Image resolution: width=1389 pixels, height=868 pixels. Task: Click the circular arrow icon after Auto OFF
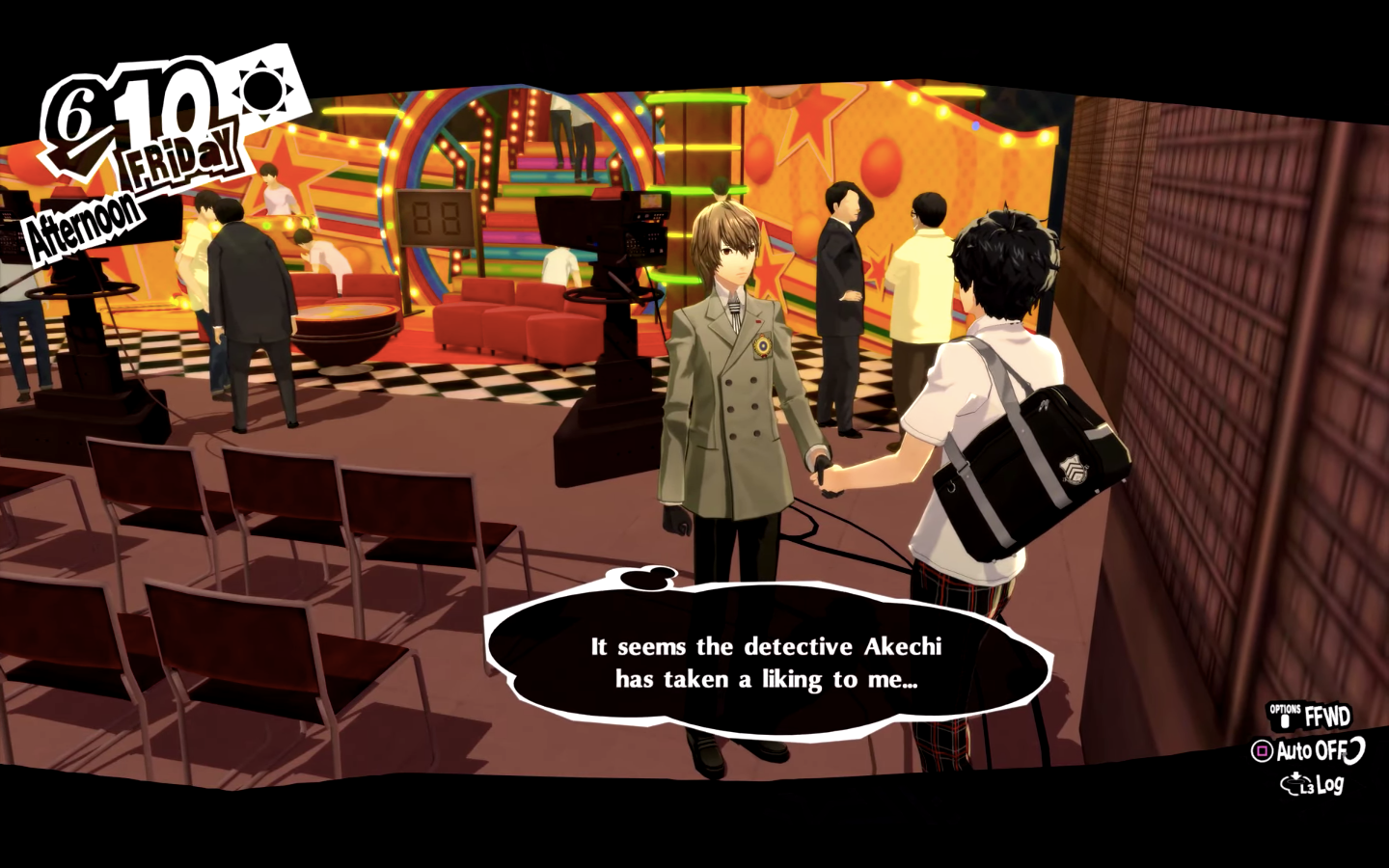coord(1353,750)
